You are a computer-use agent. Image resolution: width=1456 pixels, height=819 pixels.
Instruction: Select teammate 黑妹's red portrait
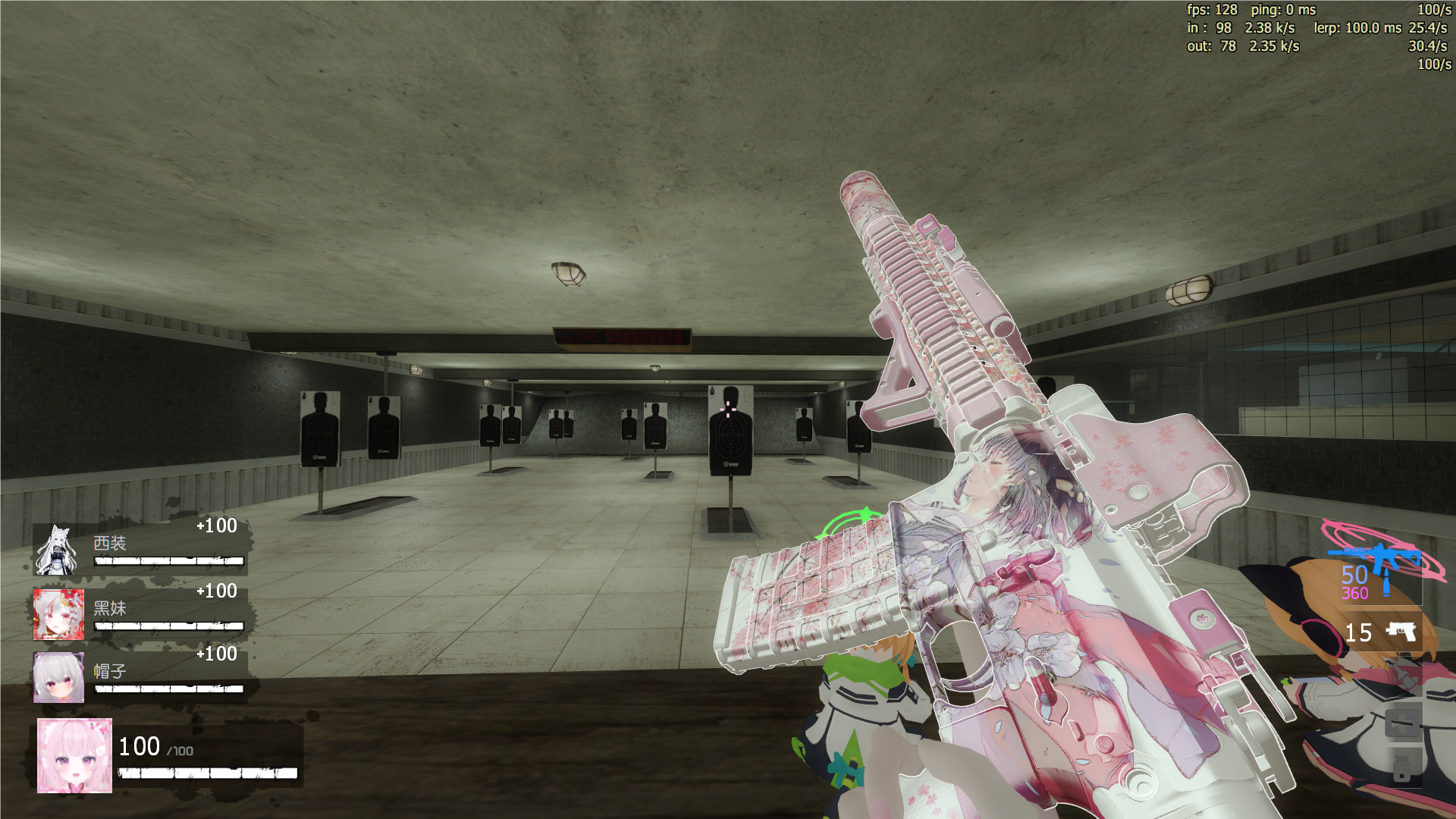point(58,614)
